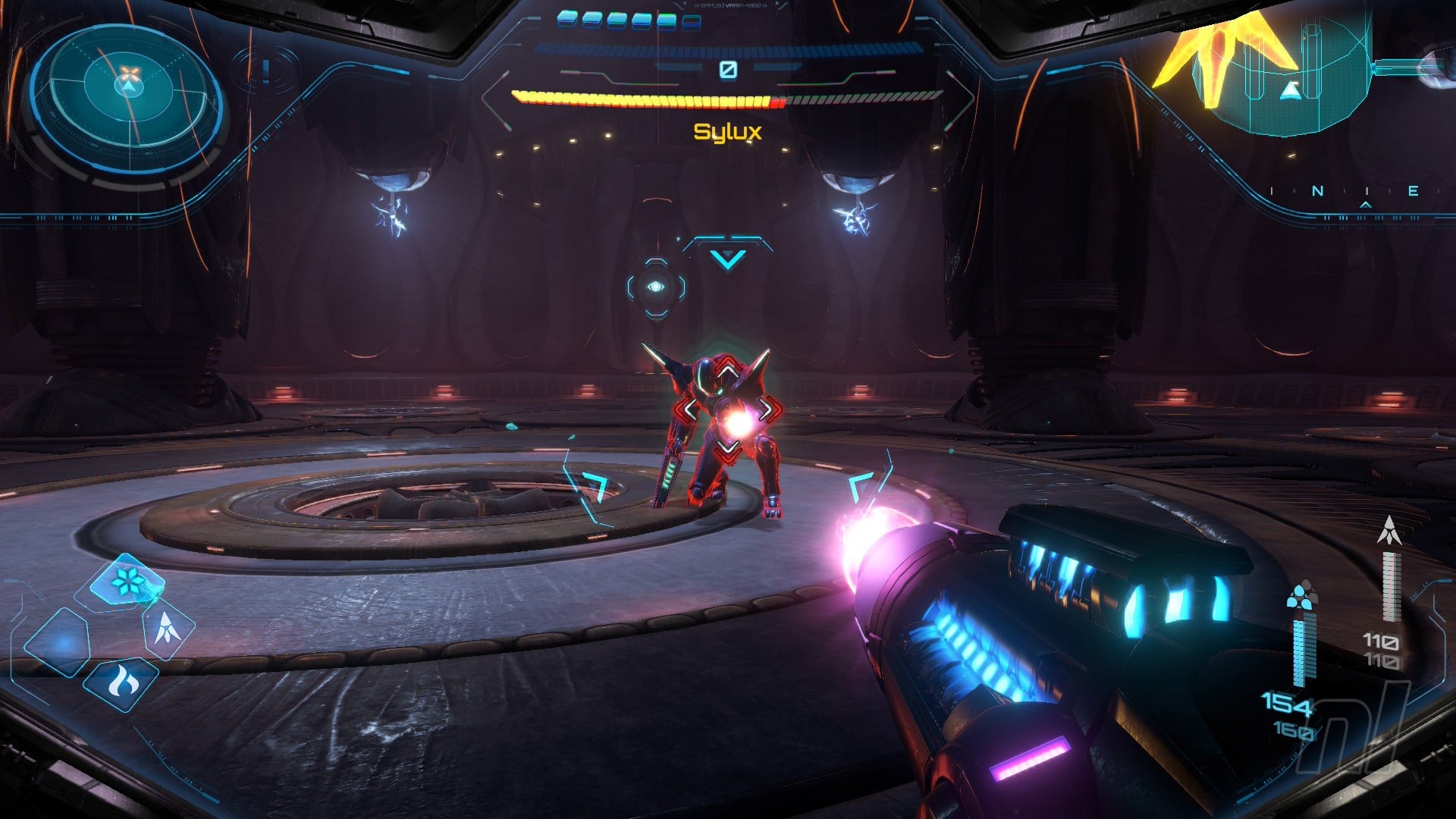The image size is (1456, 819).
Task: Choose the missile weapon in selector
Action: [168, 629]
